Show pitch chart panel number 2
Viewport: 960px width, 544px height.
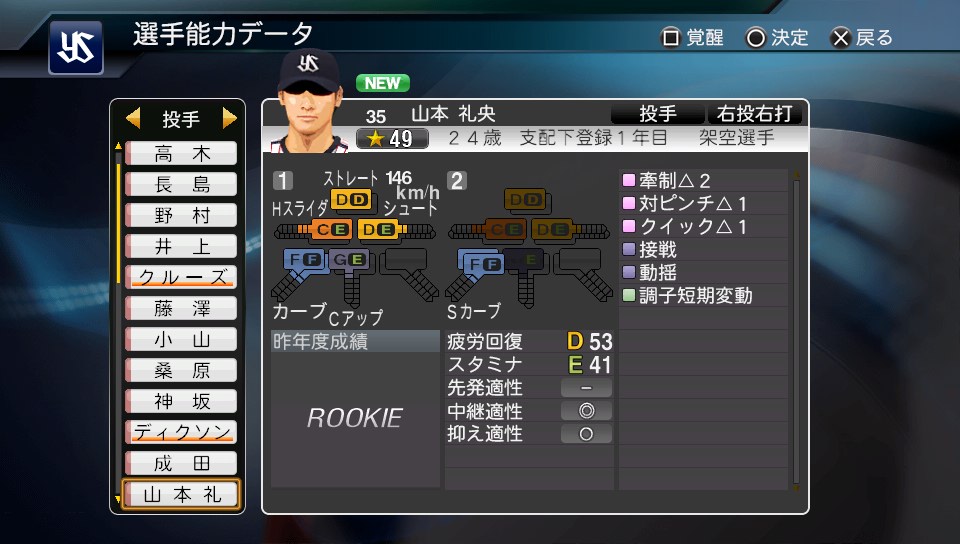(457, 181)
